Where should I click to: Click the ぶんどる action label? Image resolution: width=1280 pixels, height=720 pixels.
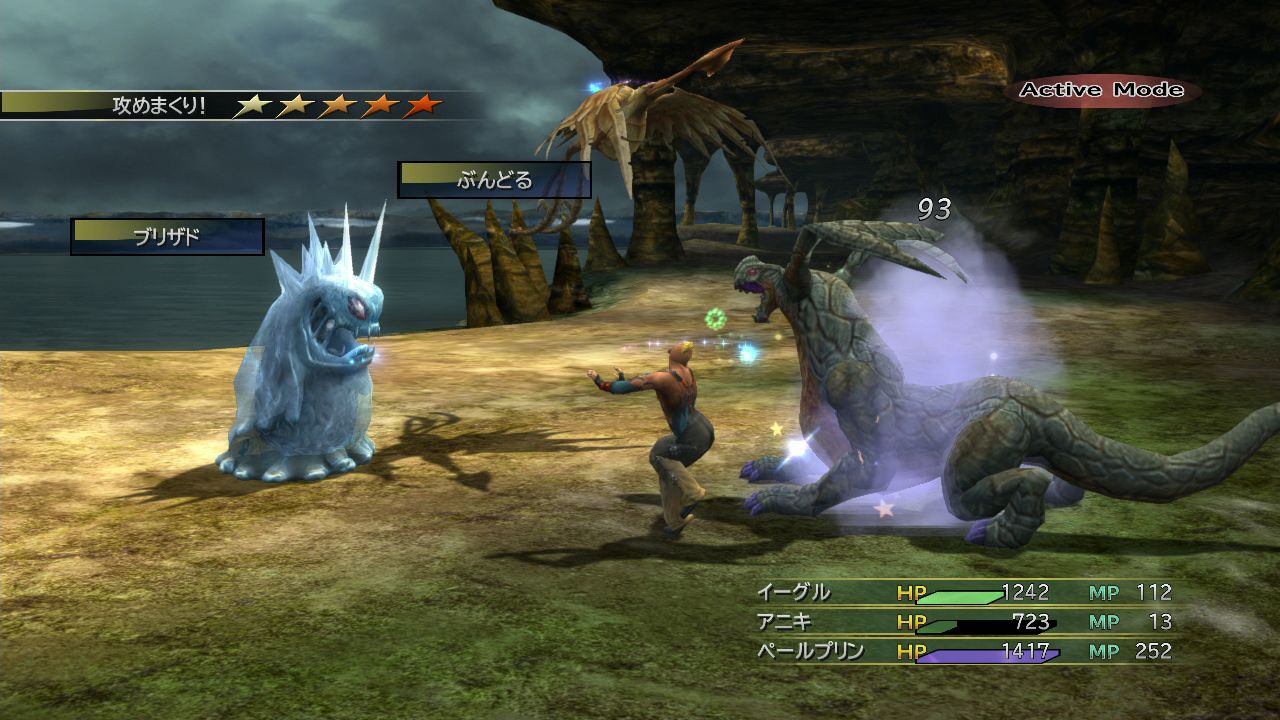(494, 181)
